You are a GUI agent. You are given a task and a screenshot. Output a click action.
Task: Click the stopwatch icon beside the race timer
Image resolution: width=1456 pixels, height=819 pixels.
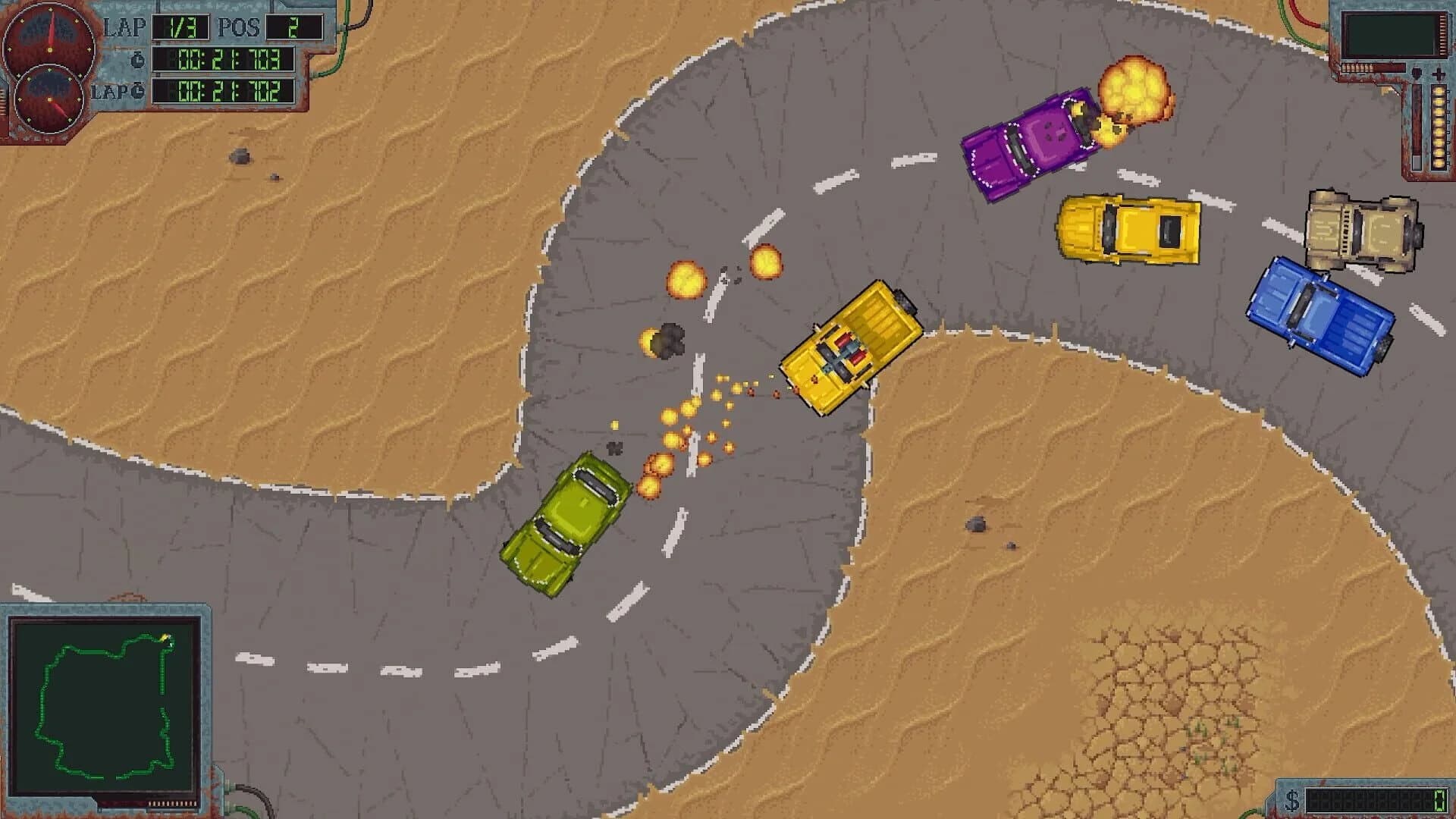pos(136,60)
